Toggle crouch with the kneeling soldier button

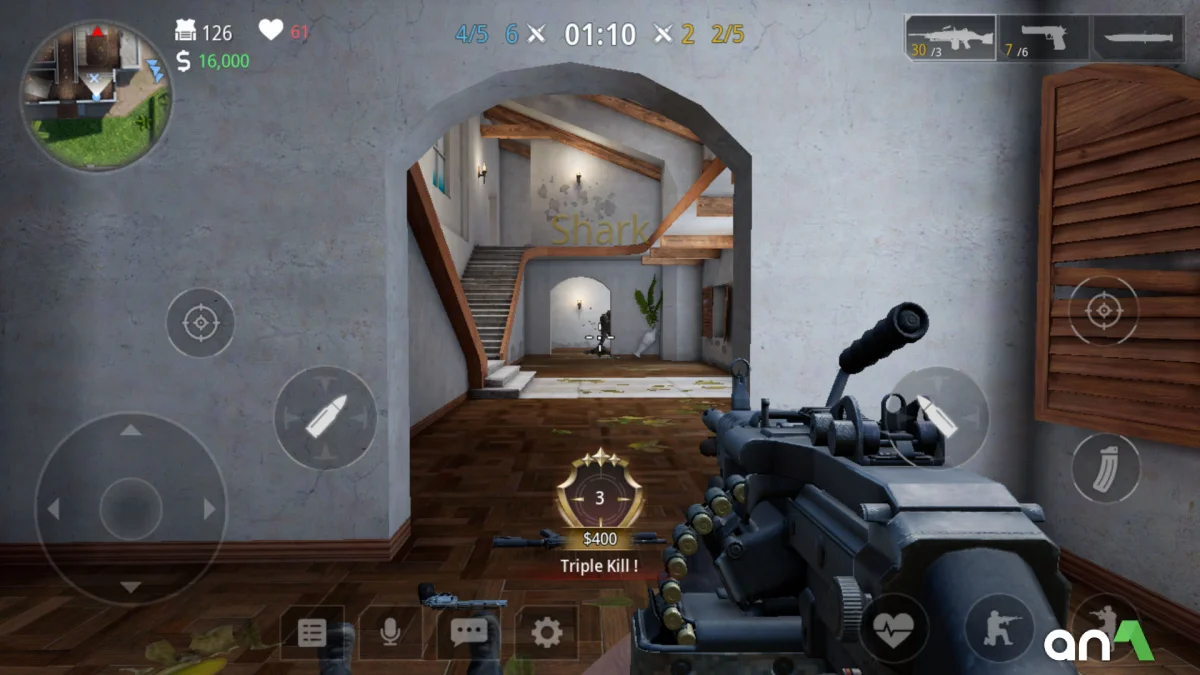point(999,628)
